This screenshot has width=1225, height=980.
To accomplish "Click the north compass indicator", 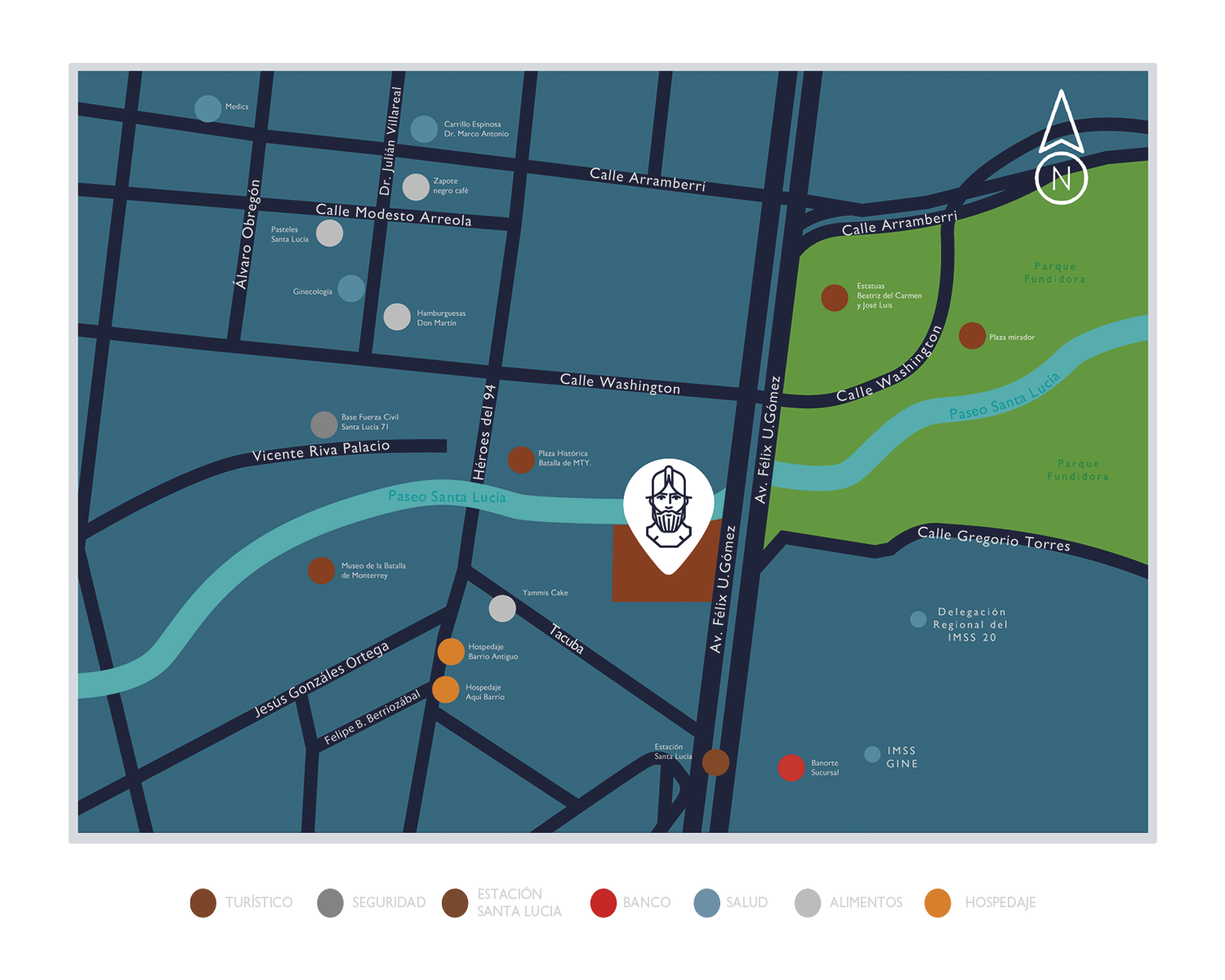I will click(1061, 149).
